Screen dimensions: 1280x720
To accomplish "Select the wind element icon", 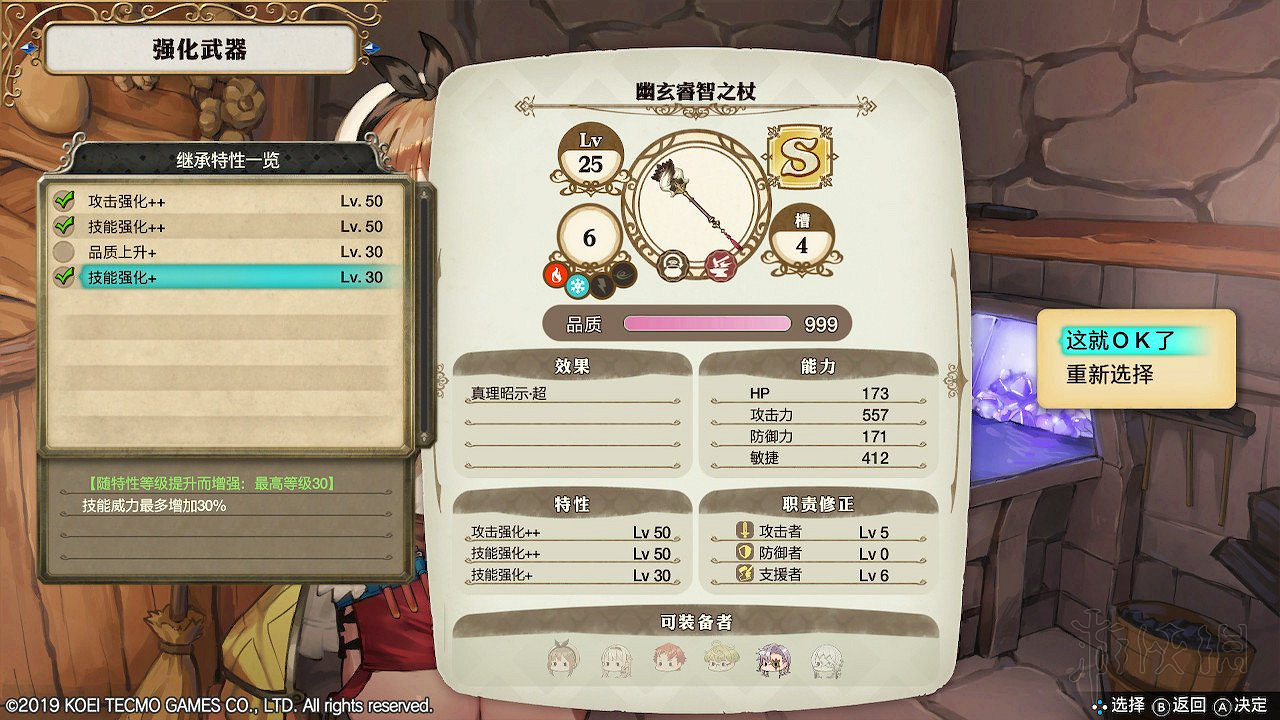I will pyautogui.click(x=622, y=276).
